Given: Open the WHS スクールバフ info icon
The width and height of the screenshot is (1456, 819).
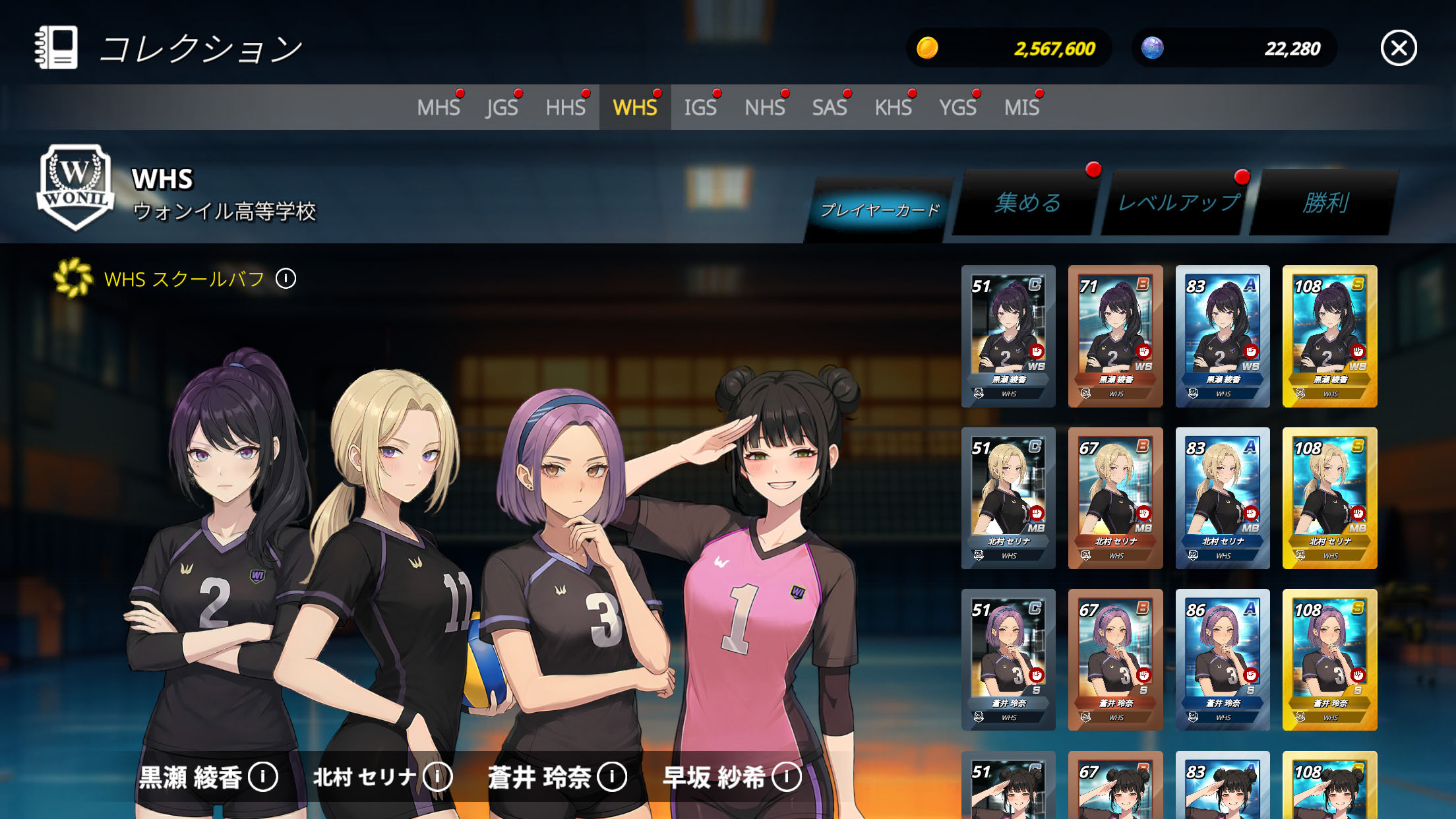Looking at the screenshot, I should tap(286, 279).
